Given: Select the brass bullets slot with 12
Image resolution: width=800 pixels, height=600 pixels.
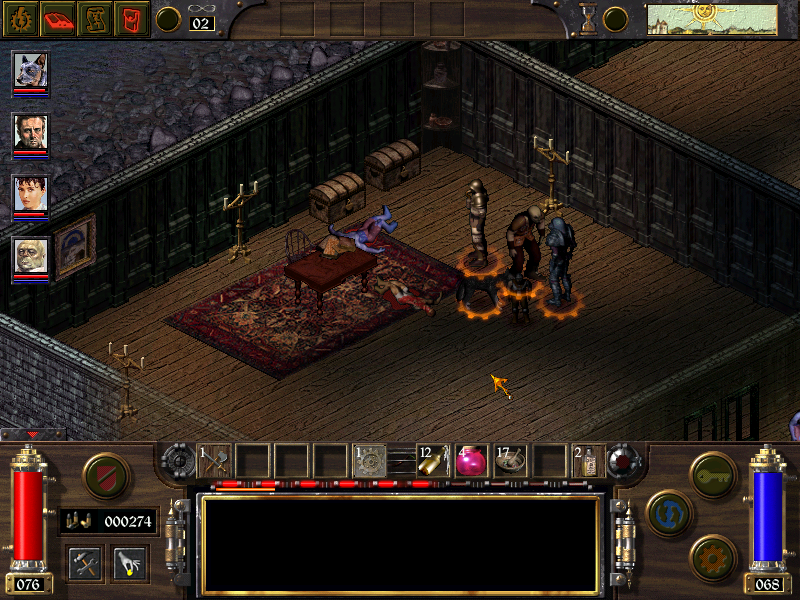Looking at the screenshot, I should point(432,460).
